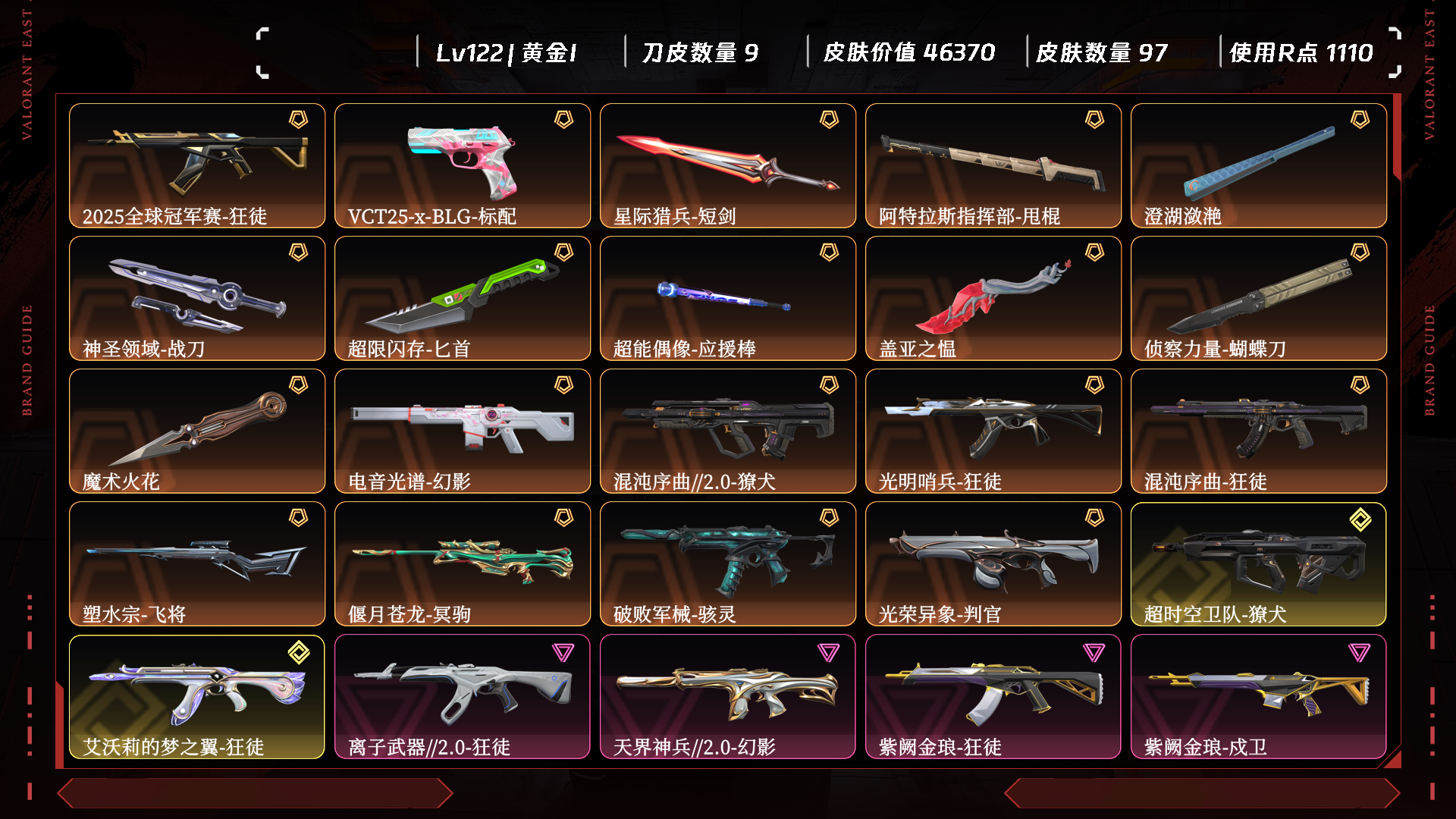Image resolution: width=1456 pixels, height=819 pixels.
Task: Choose the 紫阙金琅-戍卫 rifle skin
Action: click(x=1259, y=696)
